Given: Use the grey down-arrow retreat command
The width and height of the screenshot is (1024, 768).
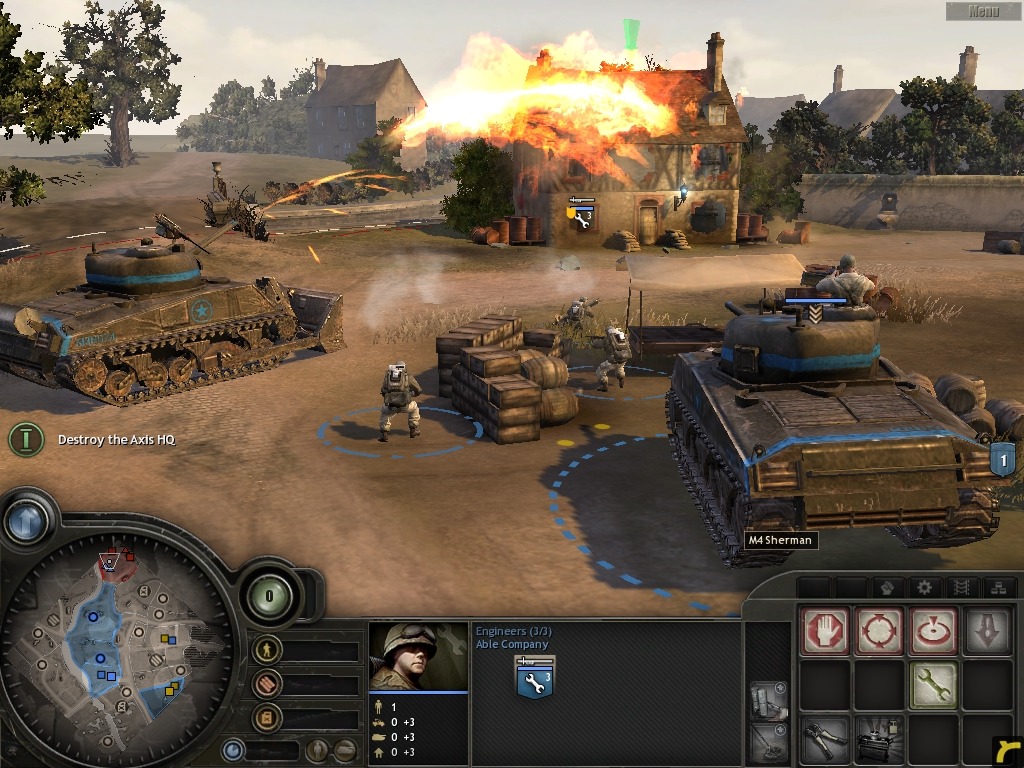Looking at the screenshot, I should [987, 631].
